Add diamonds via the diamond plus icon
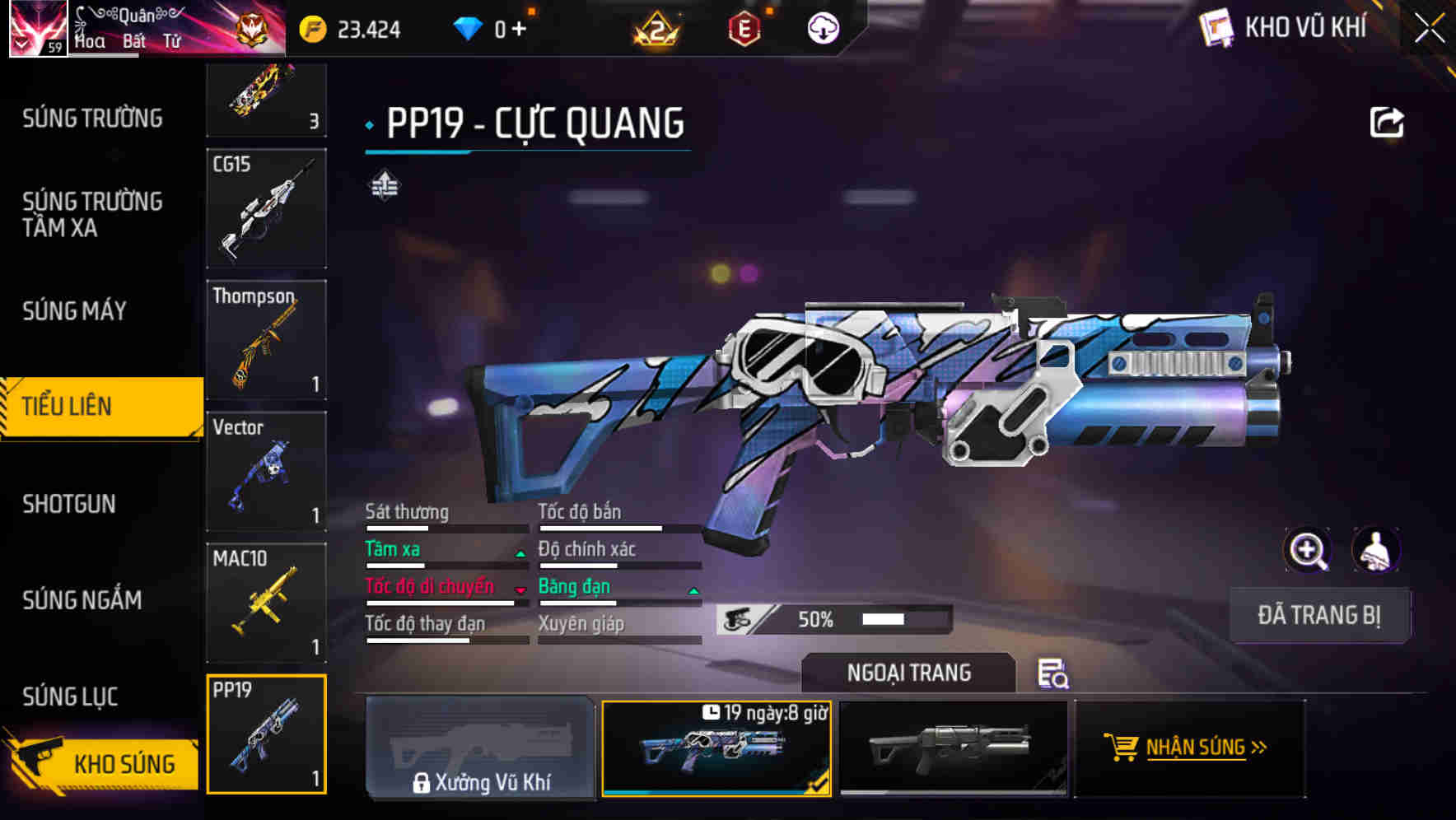1456x820 pixels. pyautogui.click(x=520, y=26)
